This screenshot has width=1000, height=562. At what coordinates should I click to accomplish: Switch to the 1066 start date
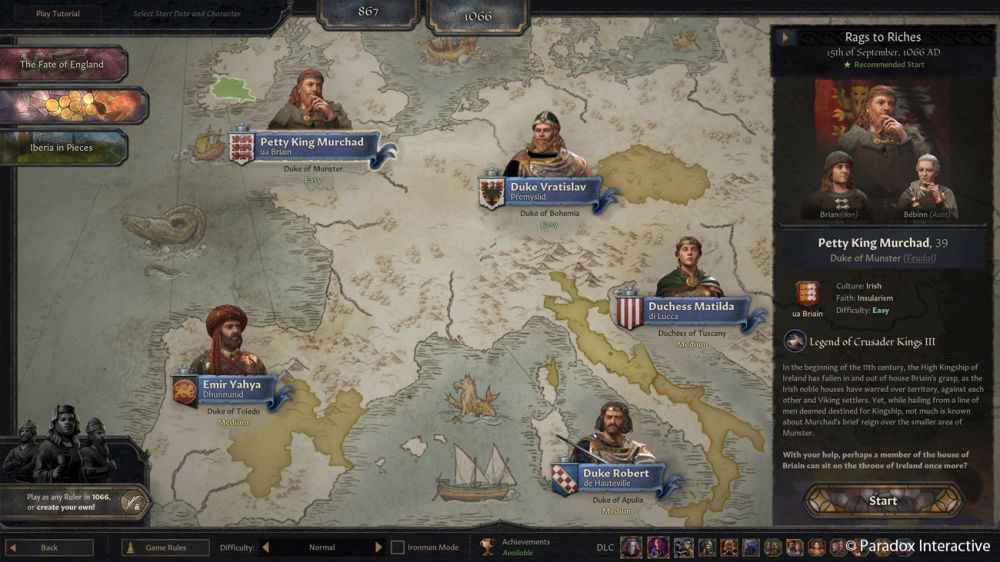[477, 16]
